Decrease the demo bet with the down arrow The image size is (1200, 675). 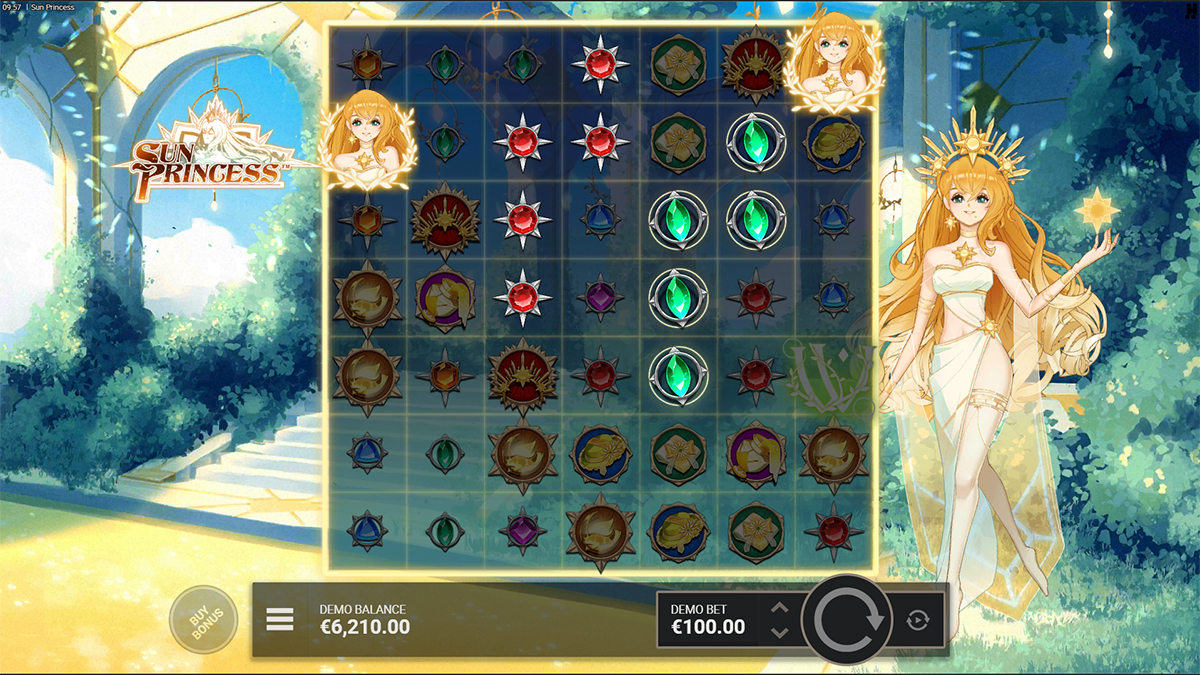tap(780, 632)
